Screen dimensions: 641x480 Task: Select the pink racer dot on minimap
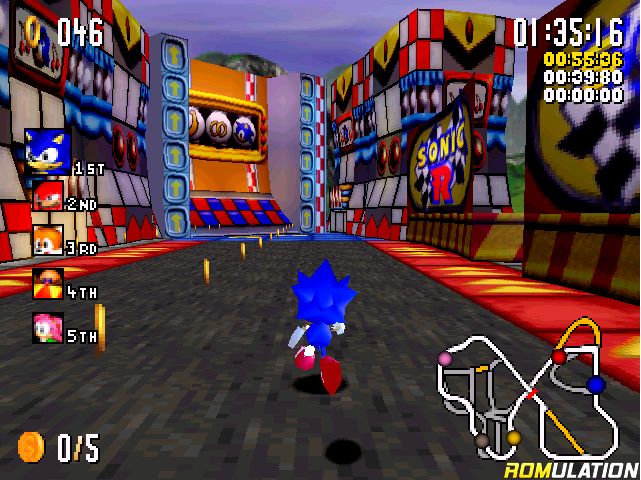coord(445,358)
